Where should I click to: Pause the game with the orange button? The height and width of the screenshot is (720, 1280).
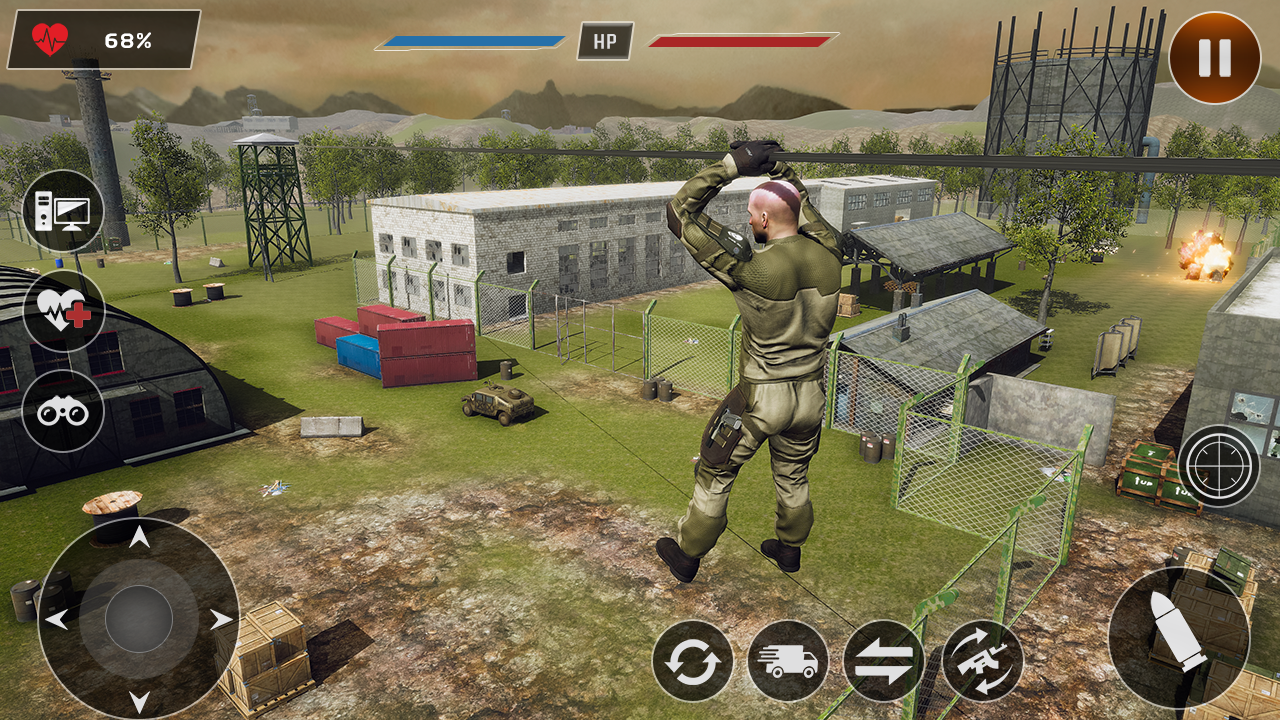1214,58
